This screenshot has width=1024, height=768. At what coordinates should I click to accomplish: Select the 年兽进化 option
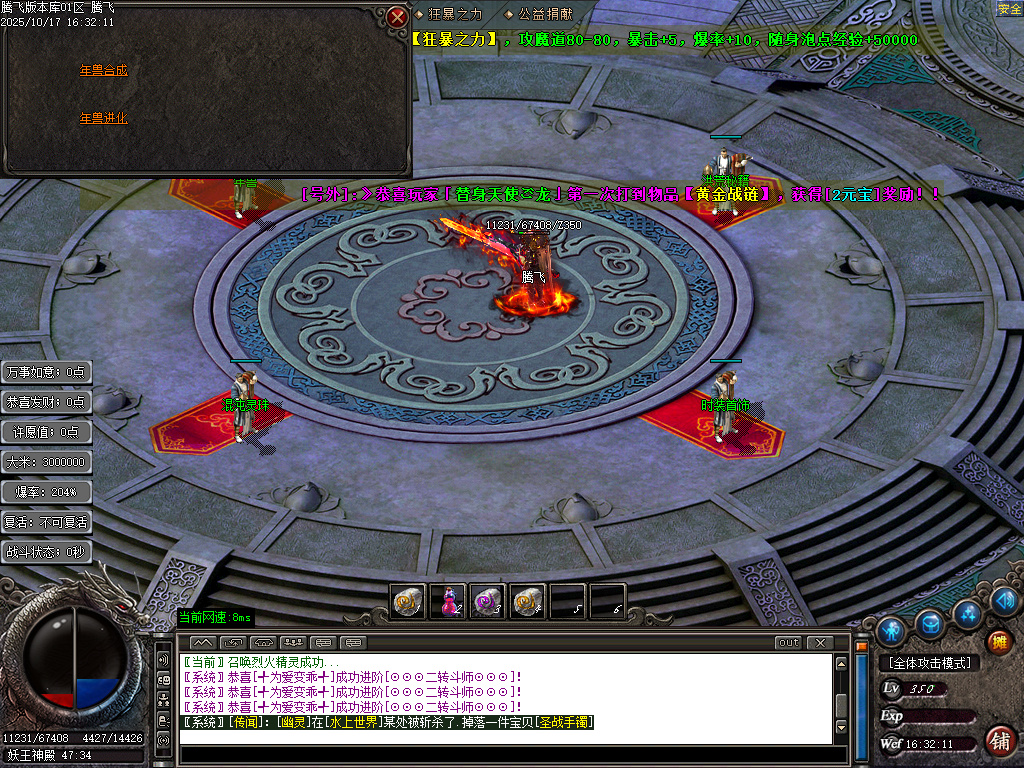coord(104,118)
